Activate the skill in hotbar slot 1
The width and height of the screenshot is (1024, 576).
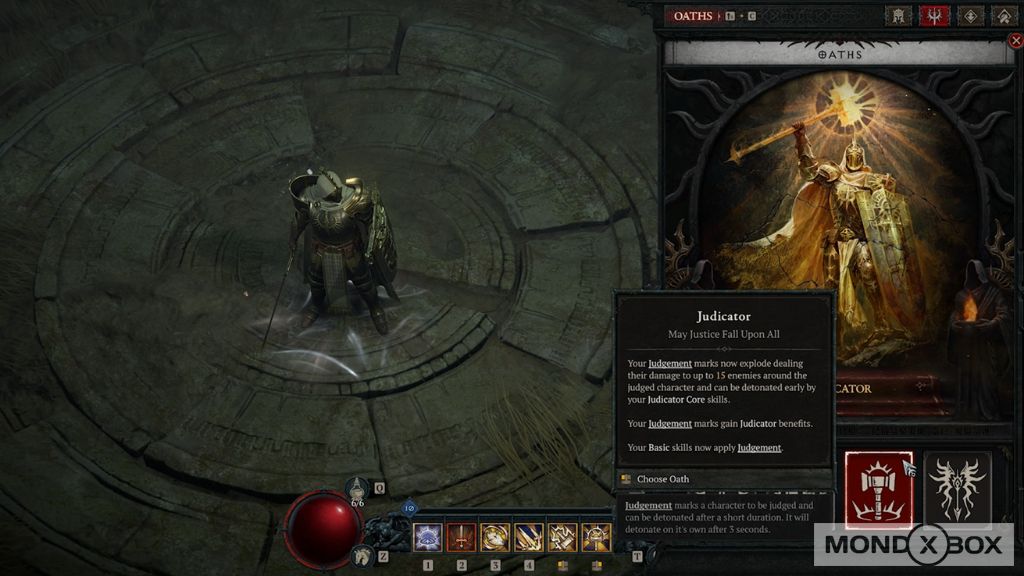click(428, 538)
